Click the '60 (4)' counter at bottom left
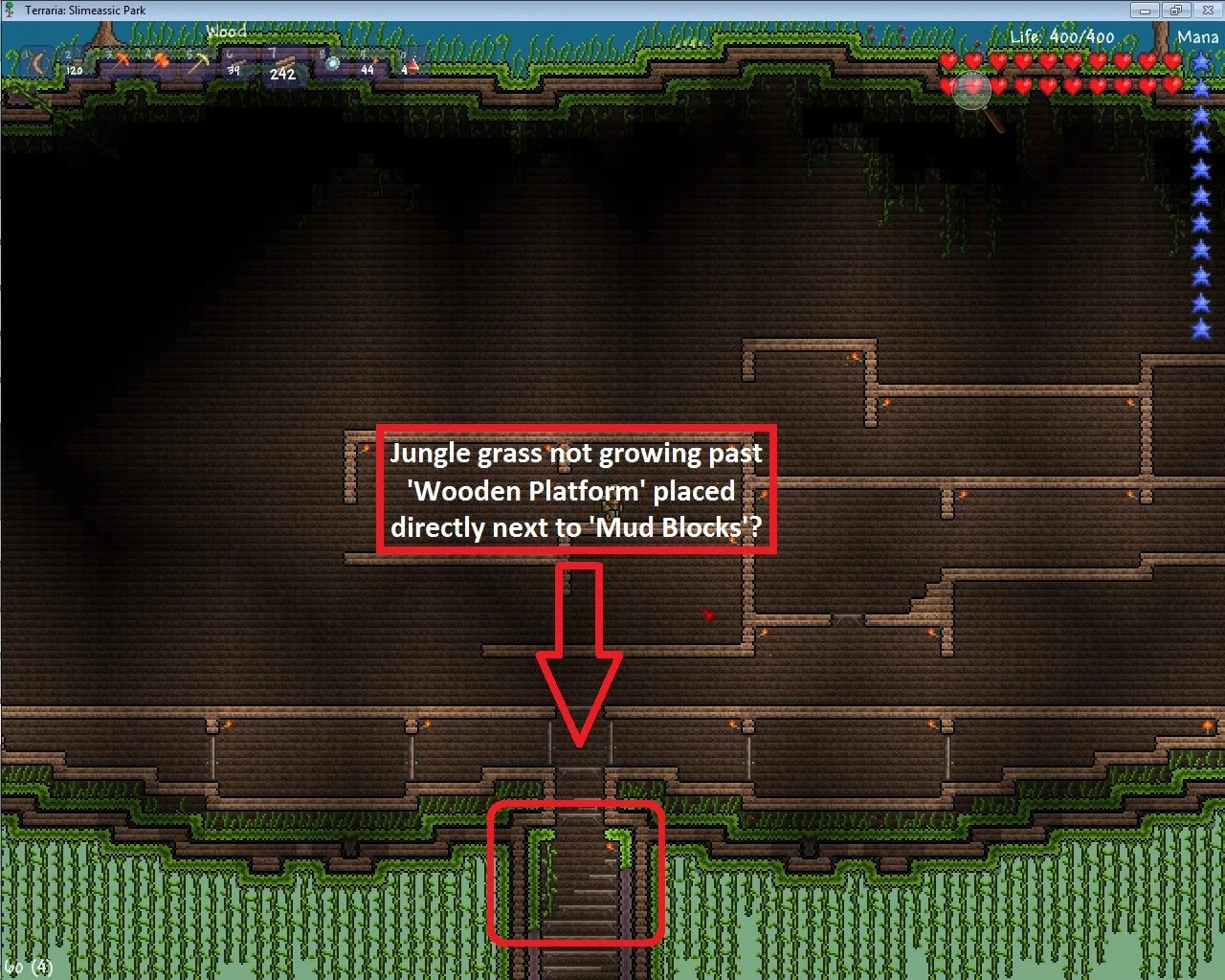 [x=27, y=967]
